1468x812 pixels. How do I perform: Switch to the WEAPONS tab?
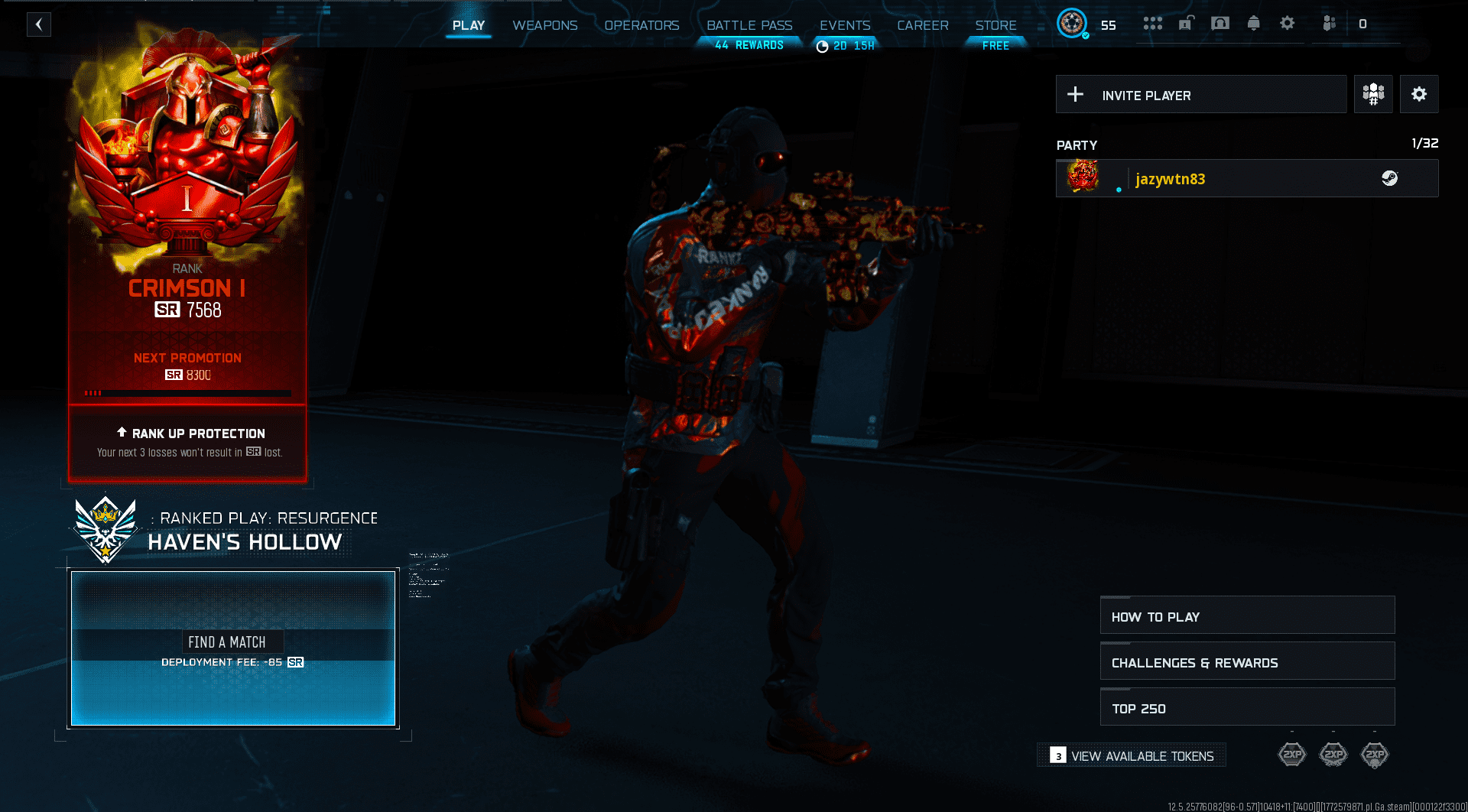[544, 25]
